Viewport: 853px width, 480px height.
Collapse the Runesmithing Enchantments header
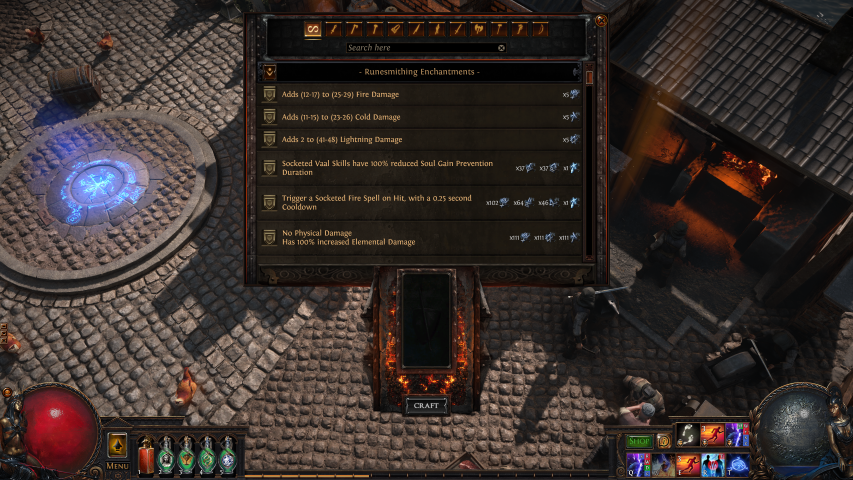[269, 72]
